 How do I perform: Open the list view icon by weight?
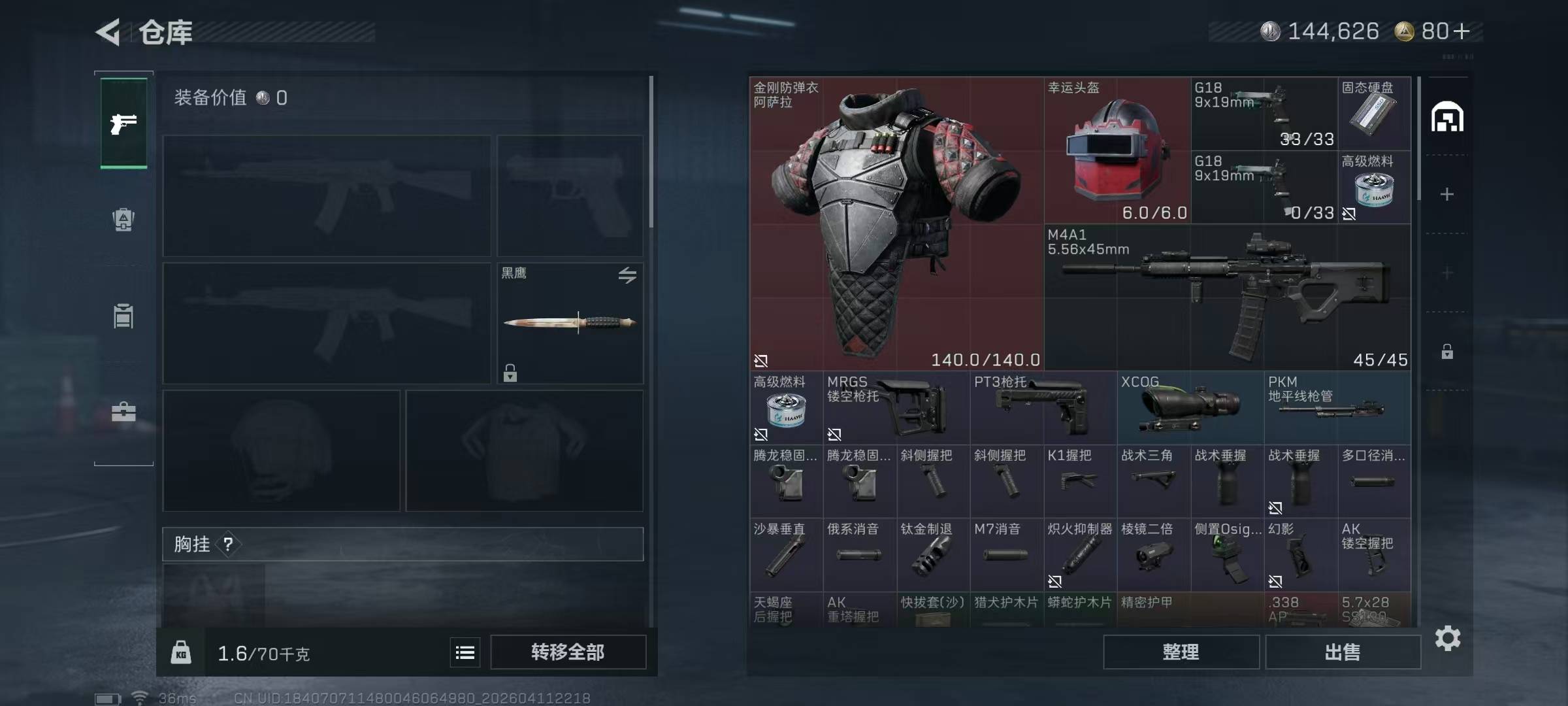tap(465, 652)
